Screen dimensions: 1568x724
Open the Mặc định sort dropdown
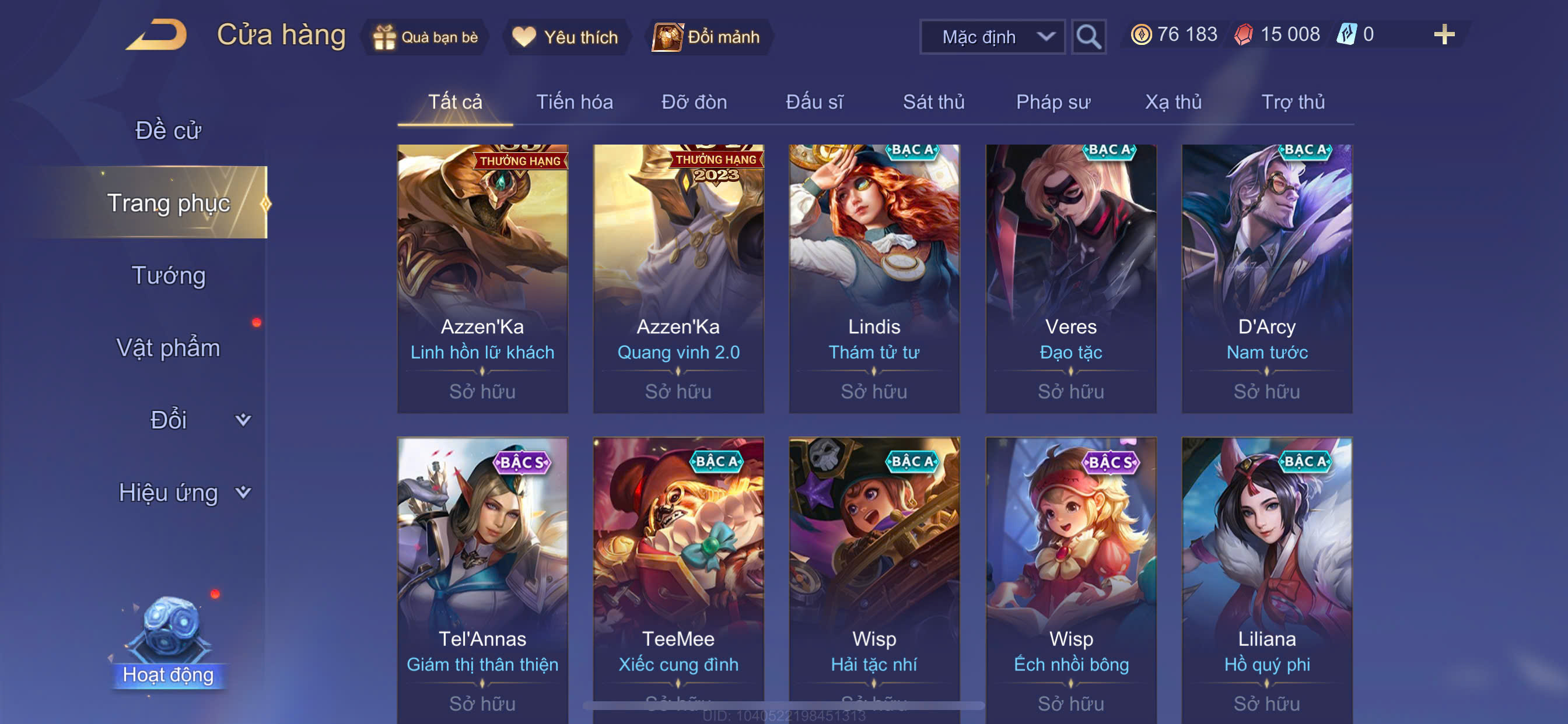point(992,37)
